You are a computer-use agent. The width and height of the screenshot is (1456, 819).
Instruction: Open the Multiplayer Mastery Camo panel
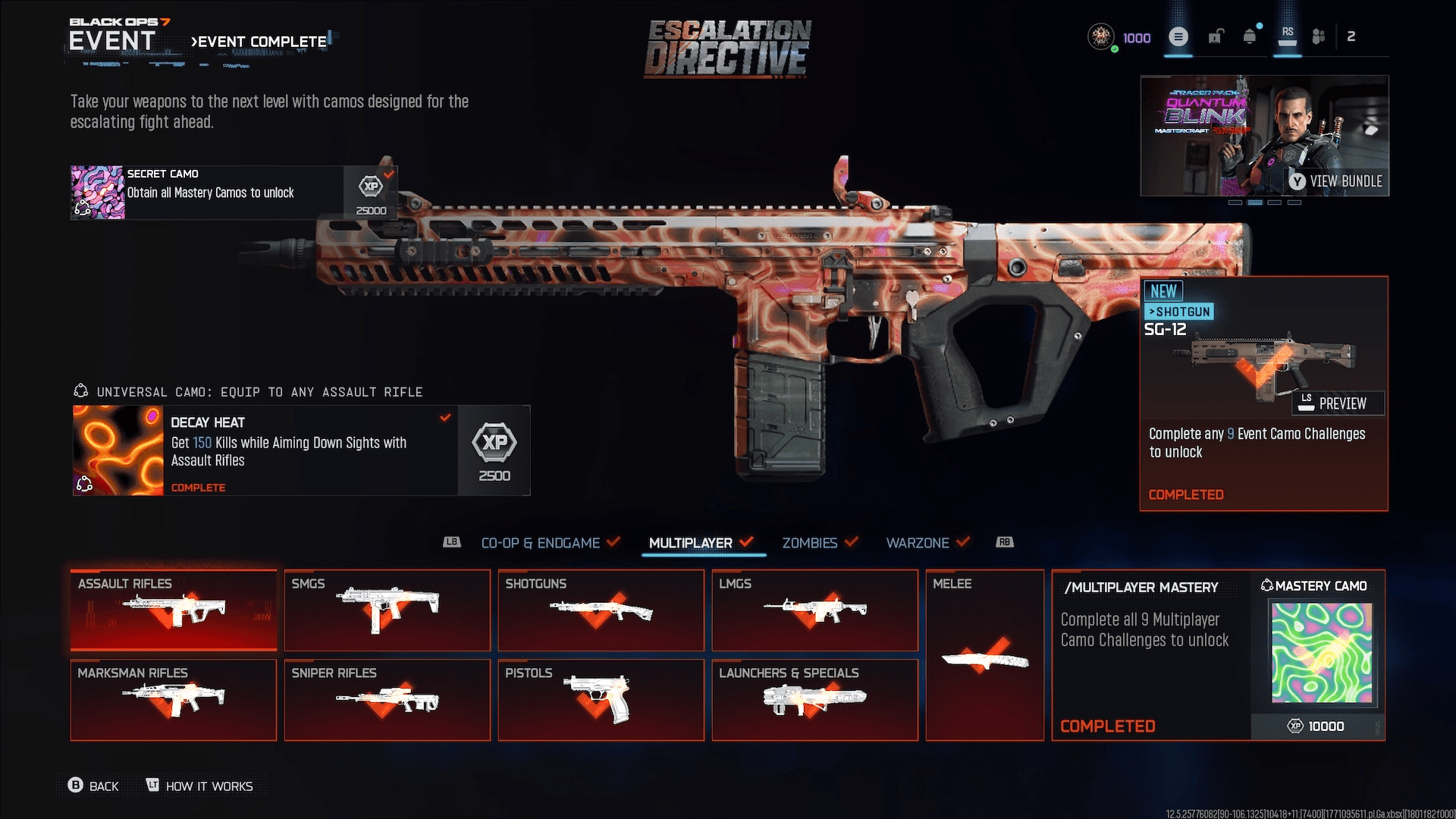point(1218,655)
